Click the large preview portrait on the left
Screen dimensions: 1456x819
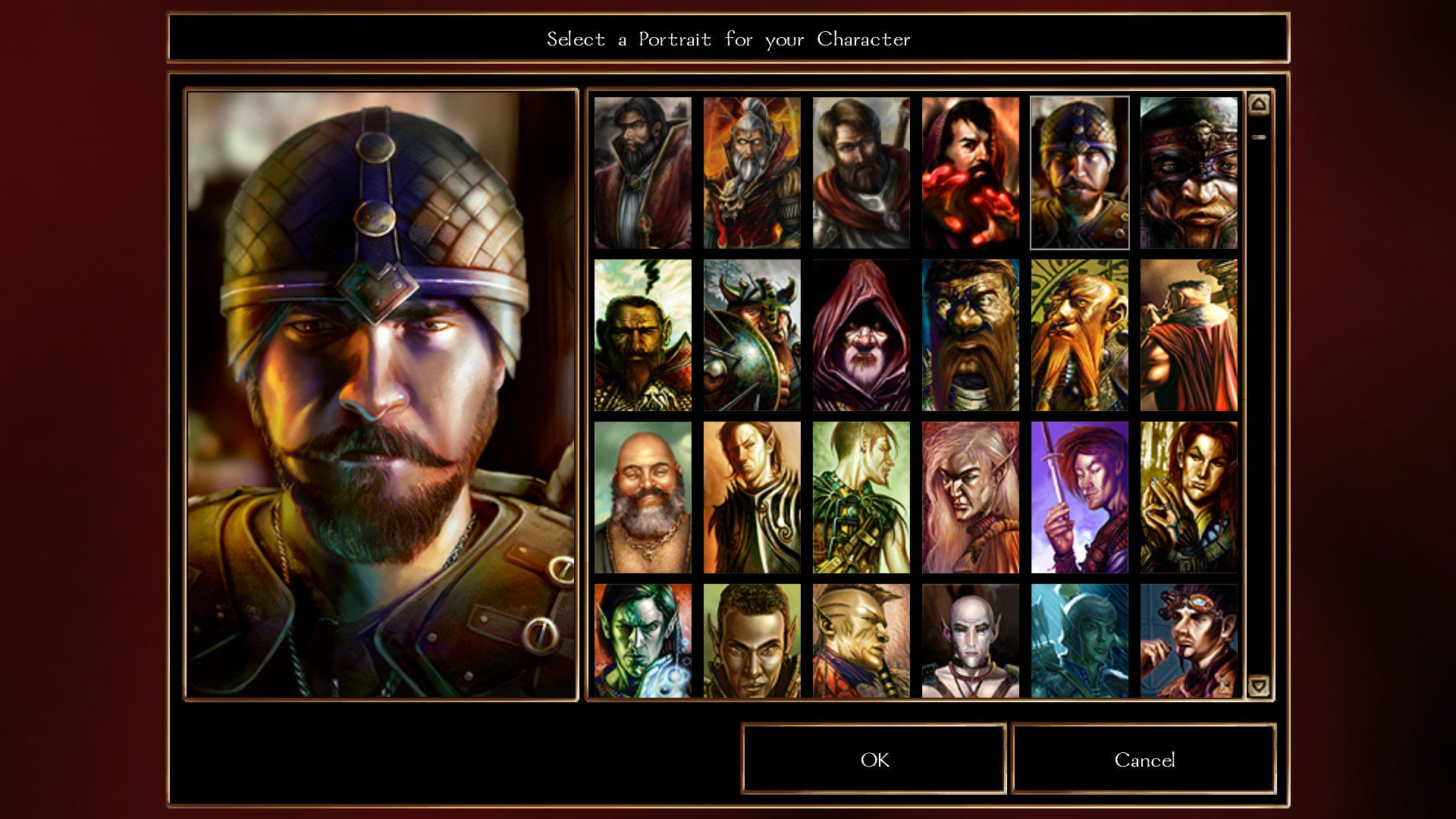379,394
